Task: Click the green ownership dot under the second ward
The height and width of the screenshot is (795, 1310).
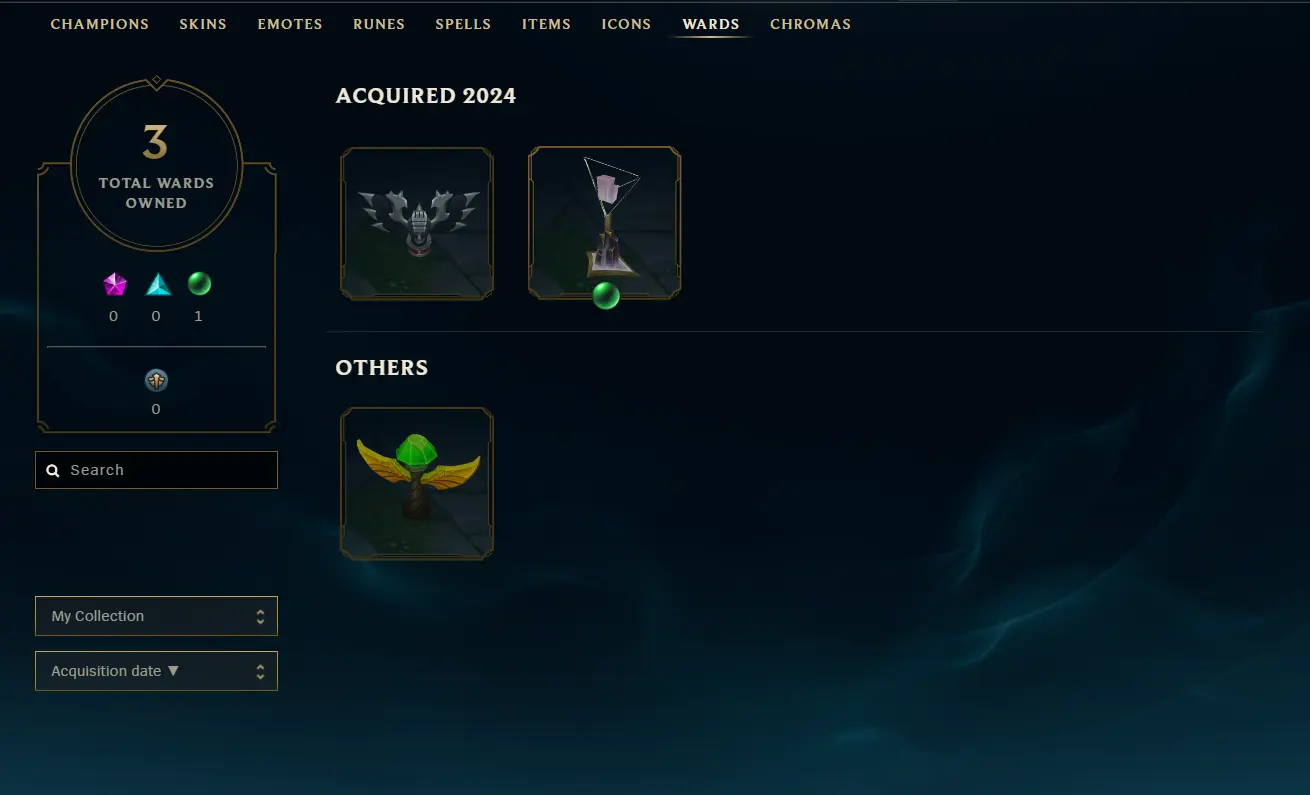Action: (x=605, y=295)
